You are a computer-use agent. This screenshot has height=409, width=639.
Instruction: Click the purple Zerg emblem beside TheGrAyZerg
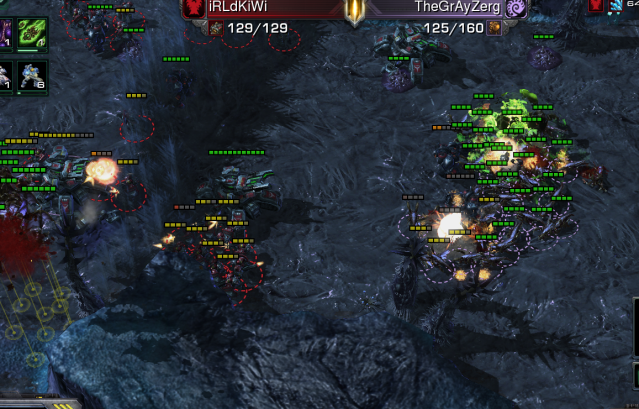pos(516,8)
